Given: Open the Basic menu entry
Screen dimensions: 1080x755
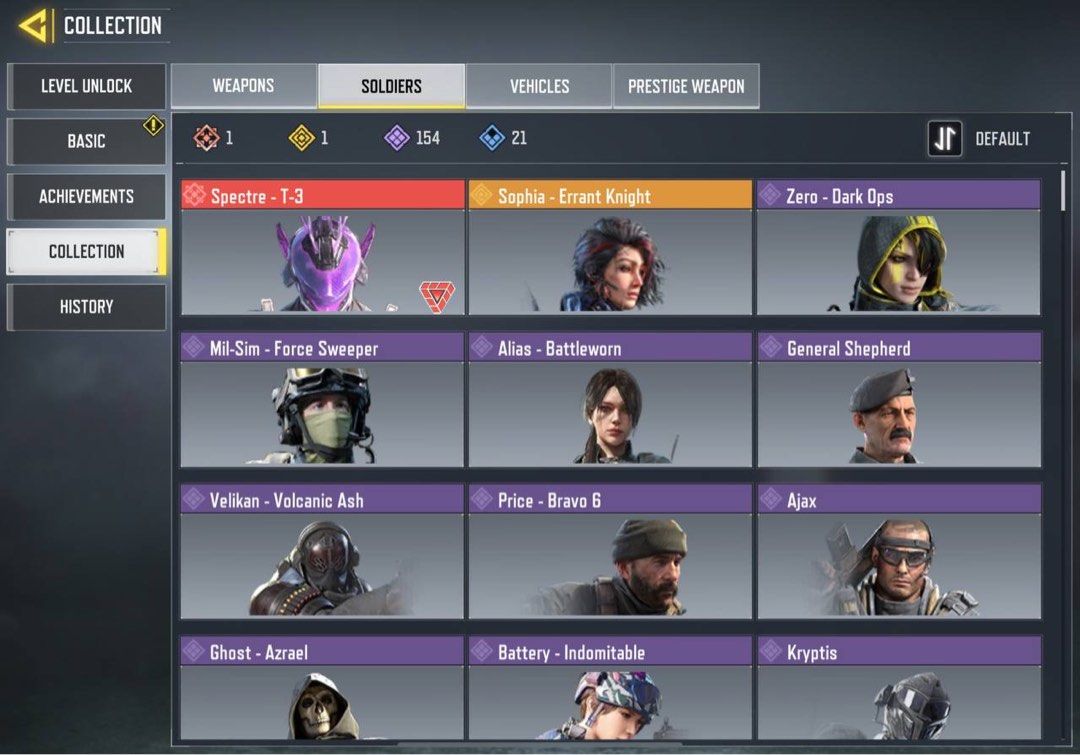Looking at the screenshot, I should tap(86, 141).
